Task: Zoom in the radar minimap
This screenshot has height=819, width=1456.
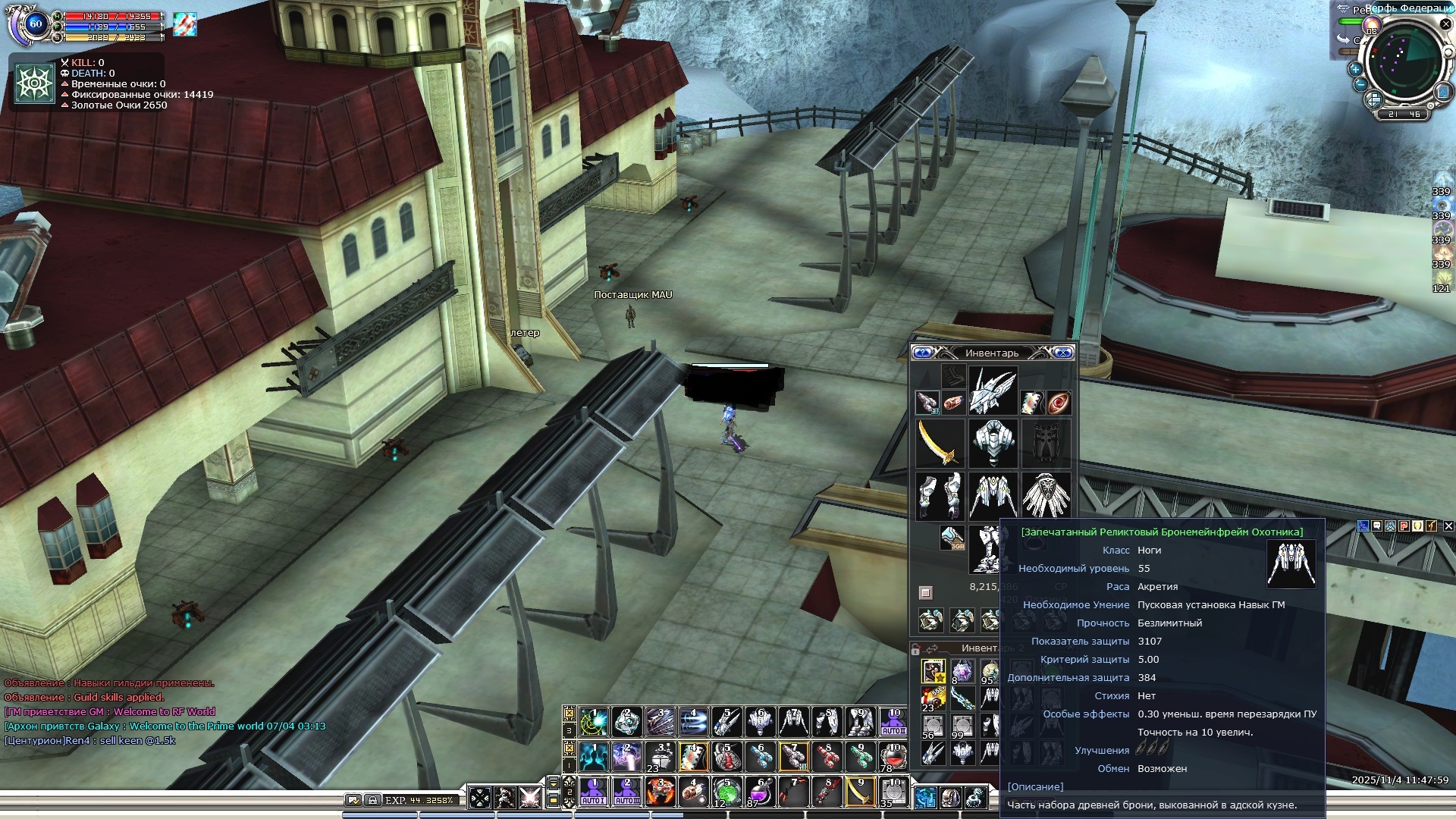Action: pos(1355,68)
